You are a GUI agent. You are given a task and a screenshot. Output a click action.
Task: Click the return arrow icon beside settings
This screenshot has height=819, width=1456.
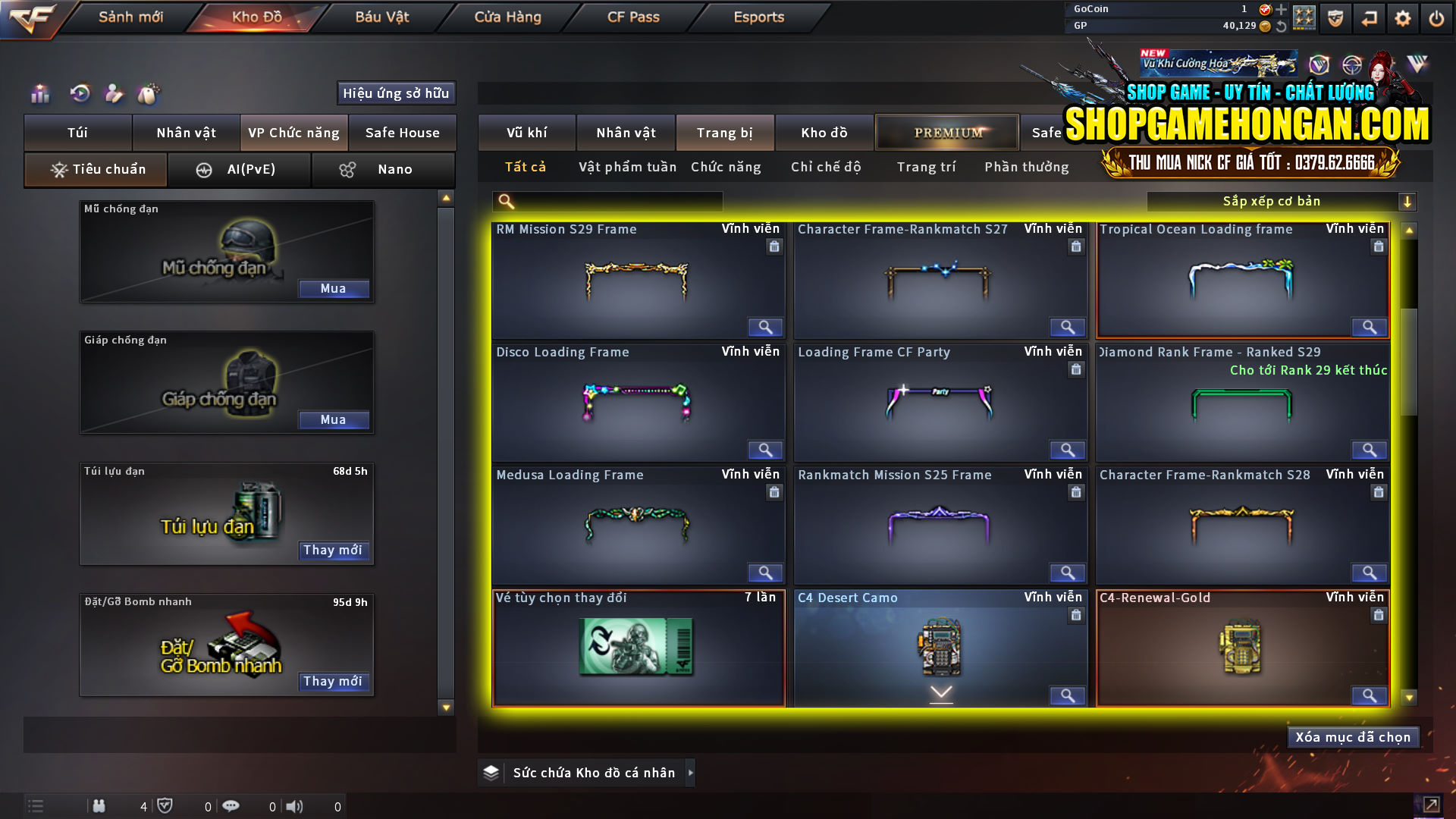(1369, 18)
